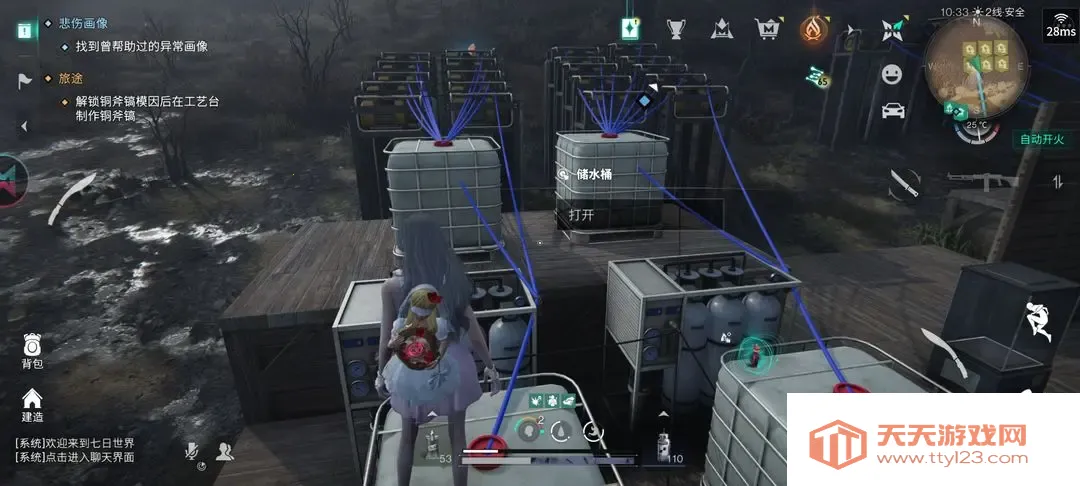Collapse the quest panel with left arrow
The height and width of the screenshot is (486, 1080).
(x=24, y=126)
